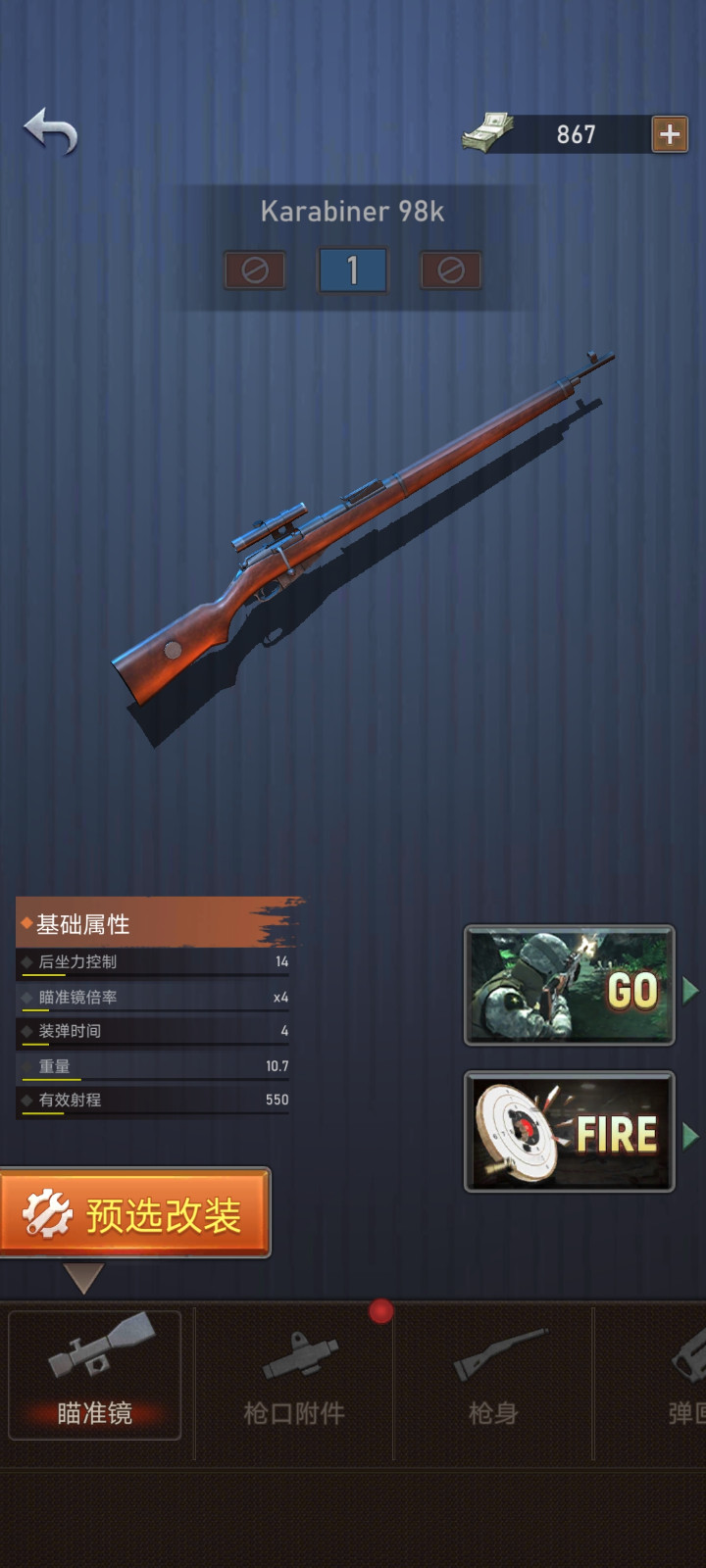Tap the green arrow beside GO

(690, 990)
